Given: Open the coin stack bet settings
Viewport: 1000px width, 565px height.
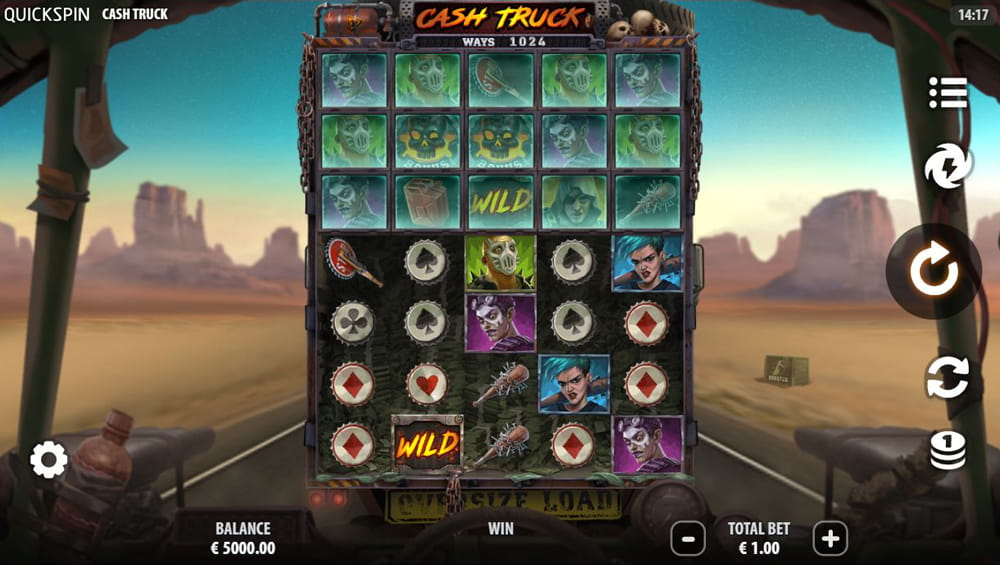Looking at the screenshot, I should click(x=947, y=450).
